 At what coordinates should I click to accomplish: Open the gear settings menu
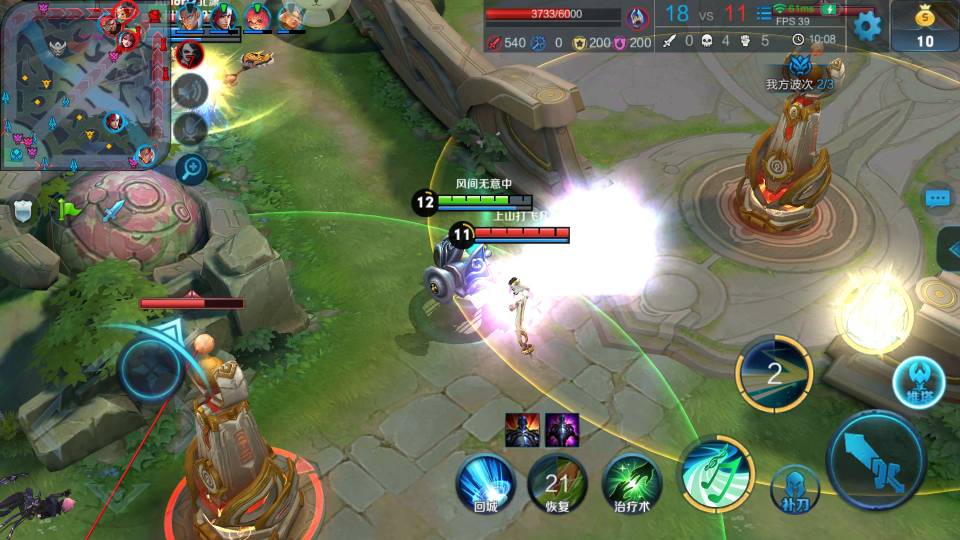(x=867, y=26)
